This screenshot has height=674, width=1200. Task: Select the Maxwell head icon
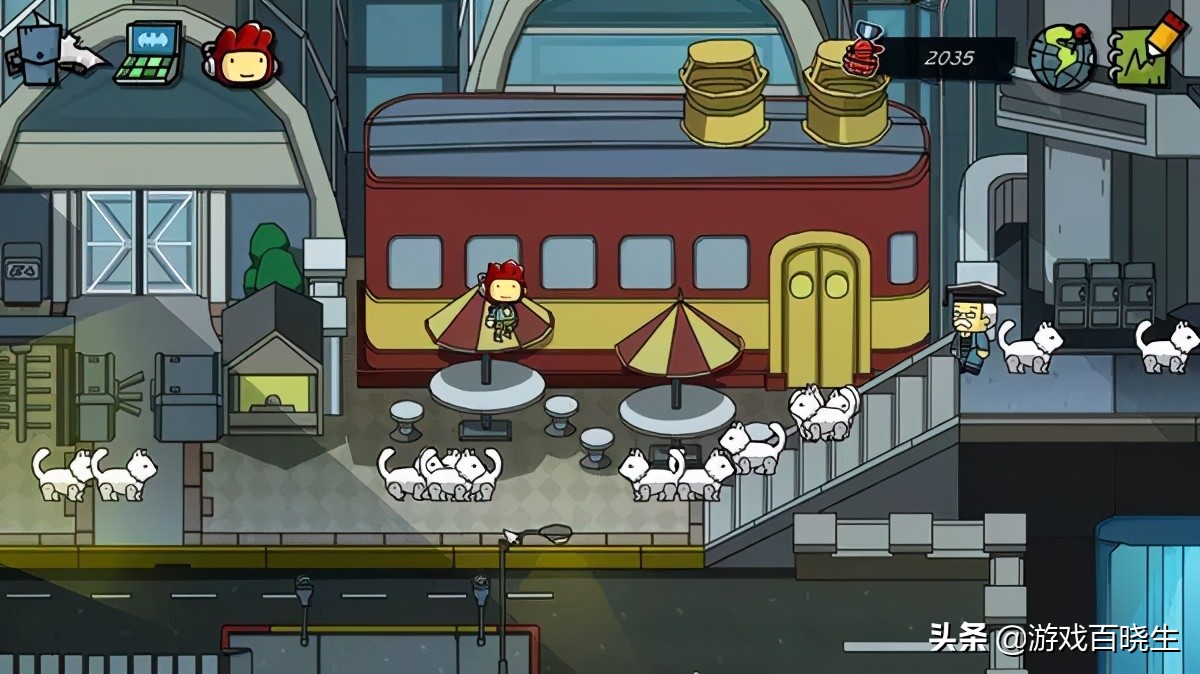point(240,55)
